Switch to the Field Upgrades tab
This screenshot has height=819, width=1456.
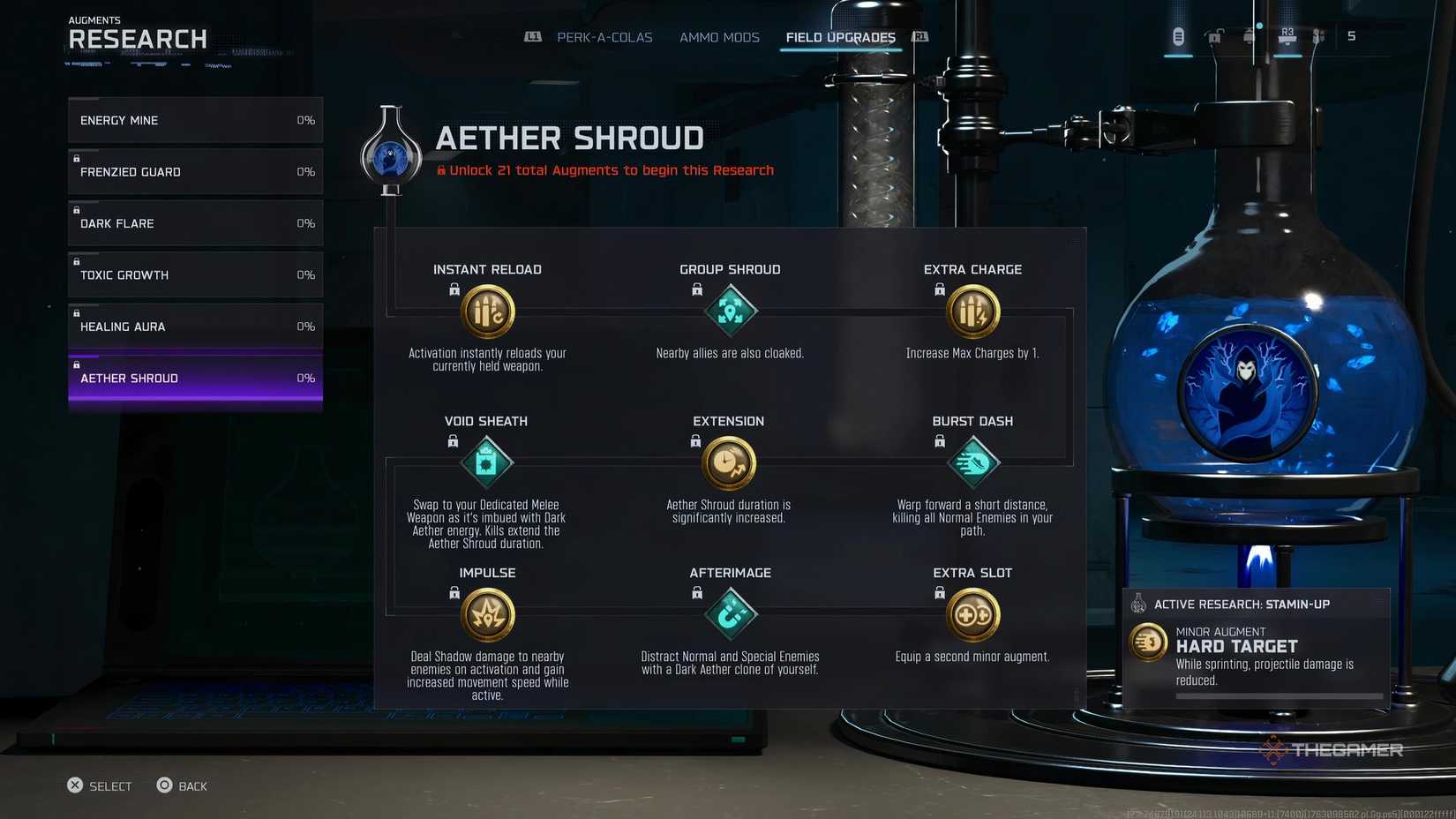coord(839,37)
